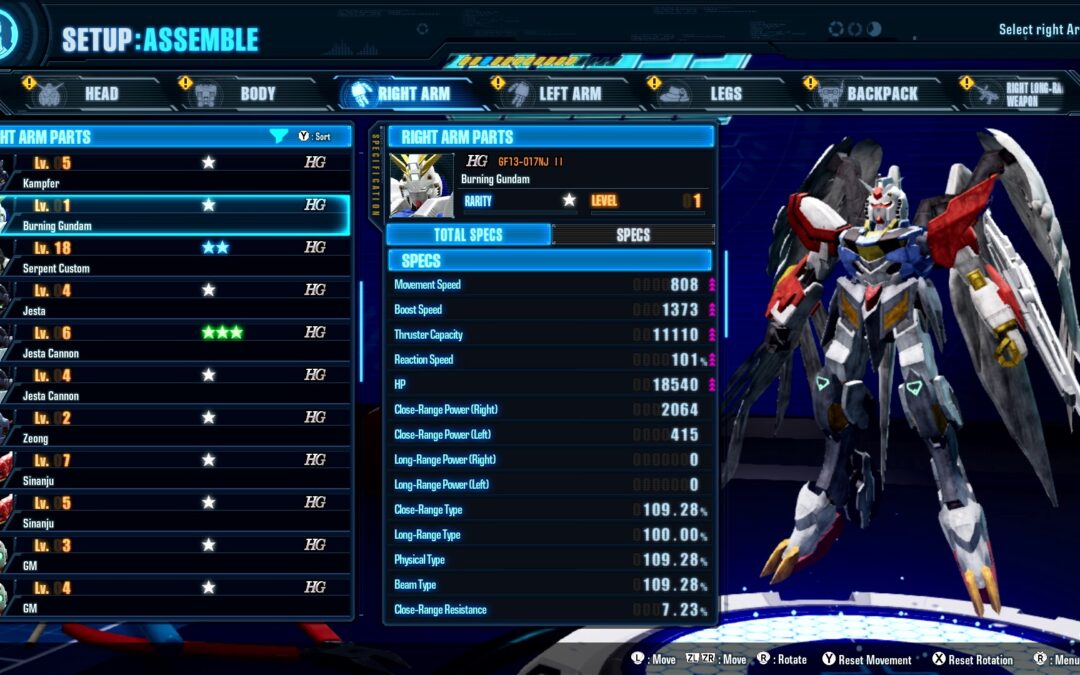Choose the Burning Gundam arm part
The width and height of the screenshot is (1080, 675).
pyautogui.click(x=175, y=214)
